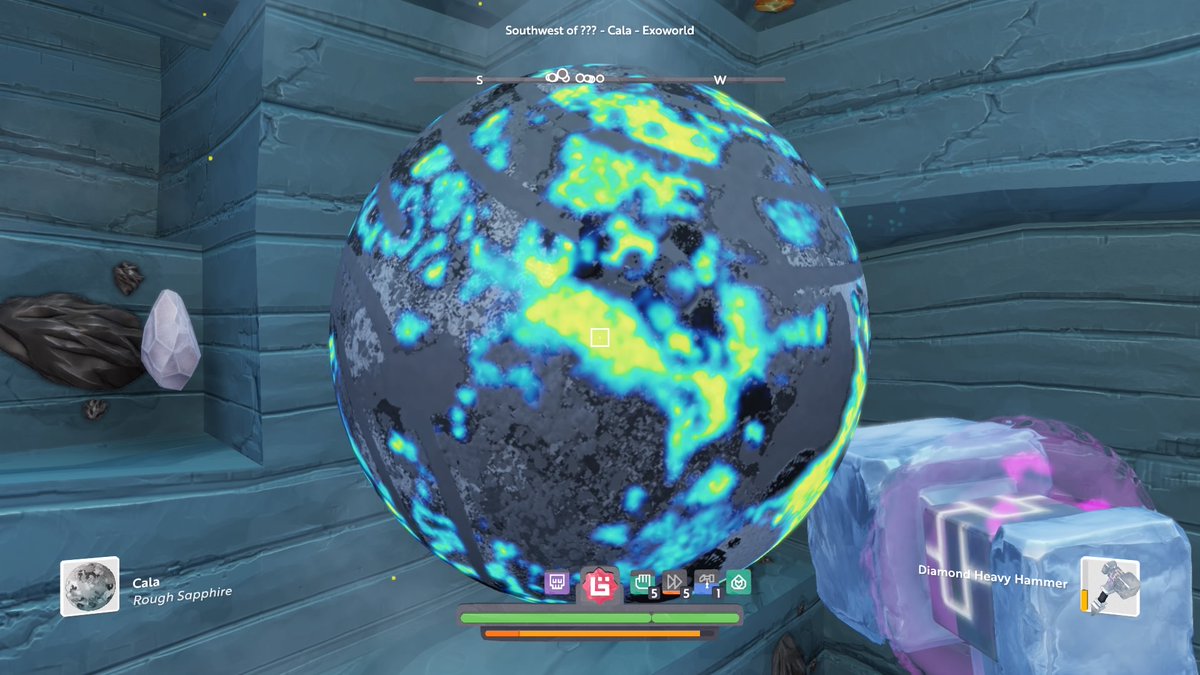Select the Cala Rough Sapphire left-hand slot
Image resolution: width=1200 pixels, height=675 pixels.
(90, 586)
